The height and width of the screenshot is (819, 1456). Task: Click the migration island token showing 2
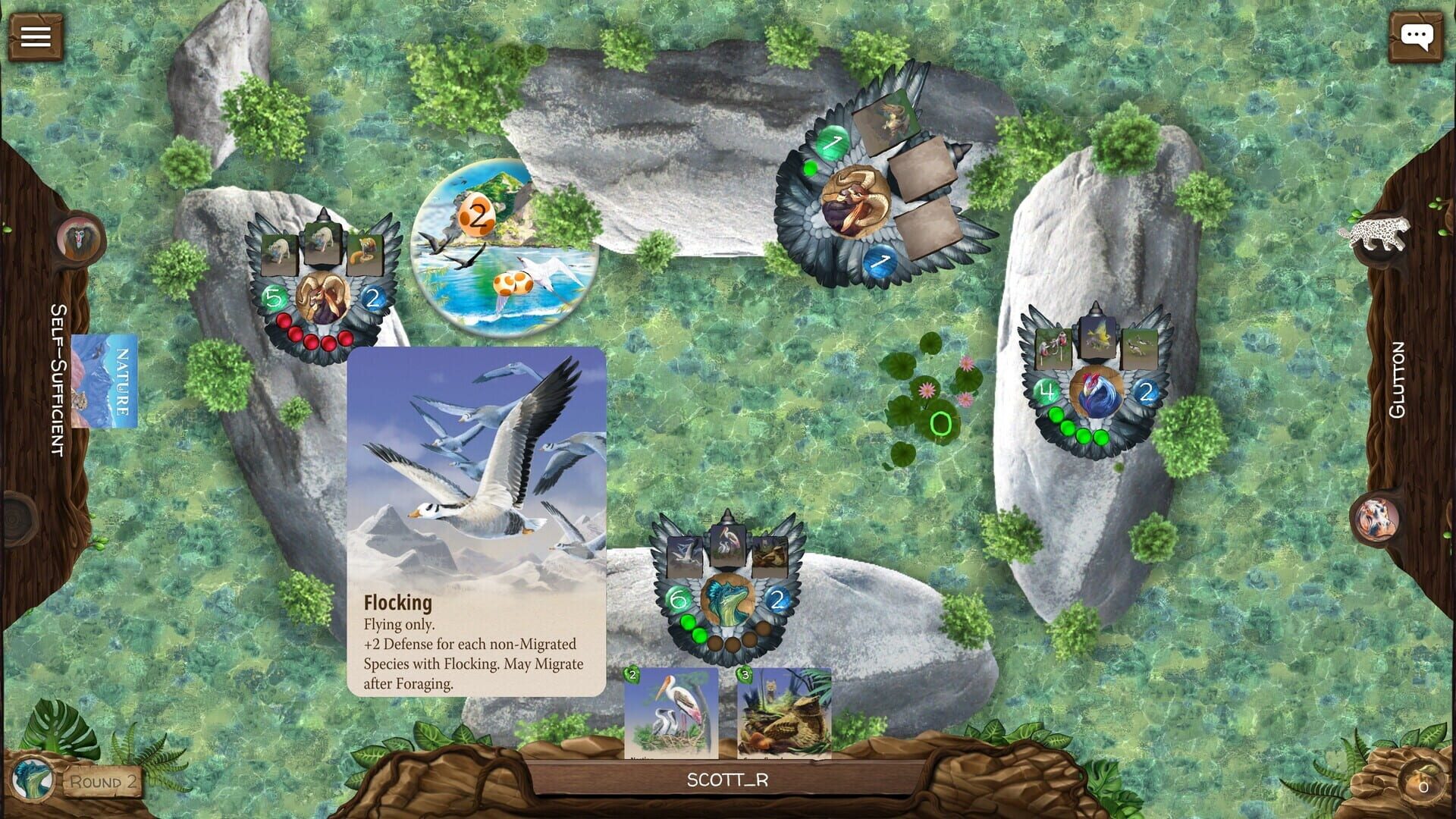[478, 215]
